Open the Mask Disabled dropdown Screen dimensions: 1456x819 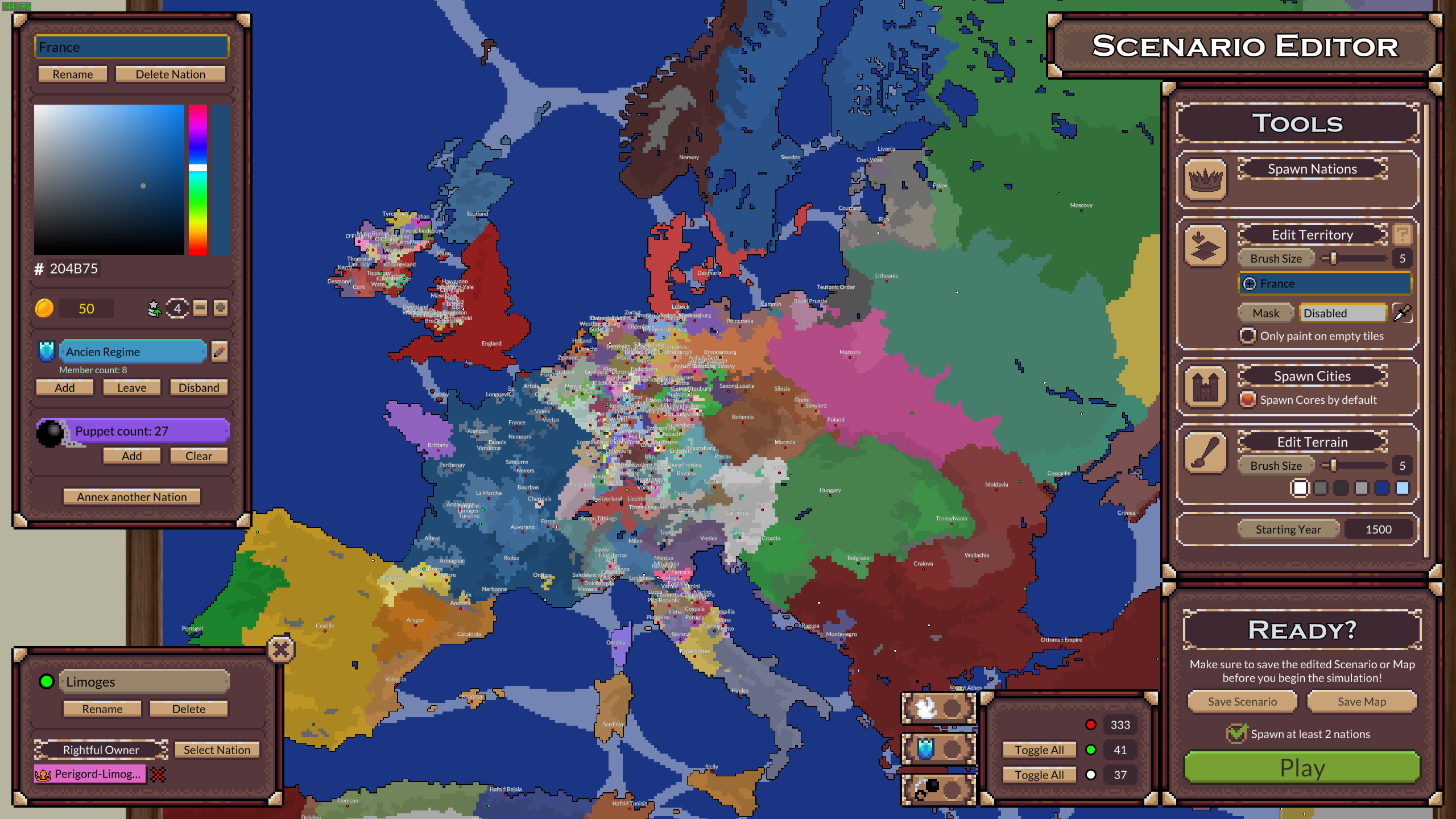(x=1343, y=313)
